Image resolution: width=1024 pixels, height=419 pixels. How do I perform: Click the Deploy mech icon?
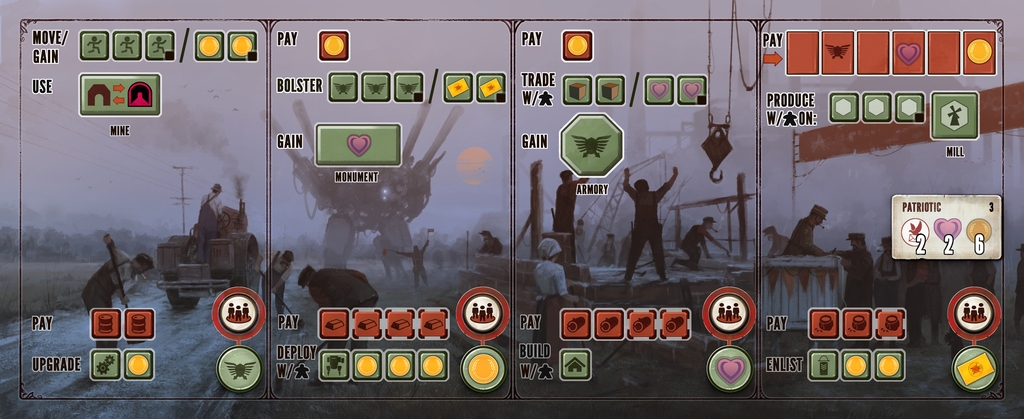click(334, 366)
